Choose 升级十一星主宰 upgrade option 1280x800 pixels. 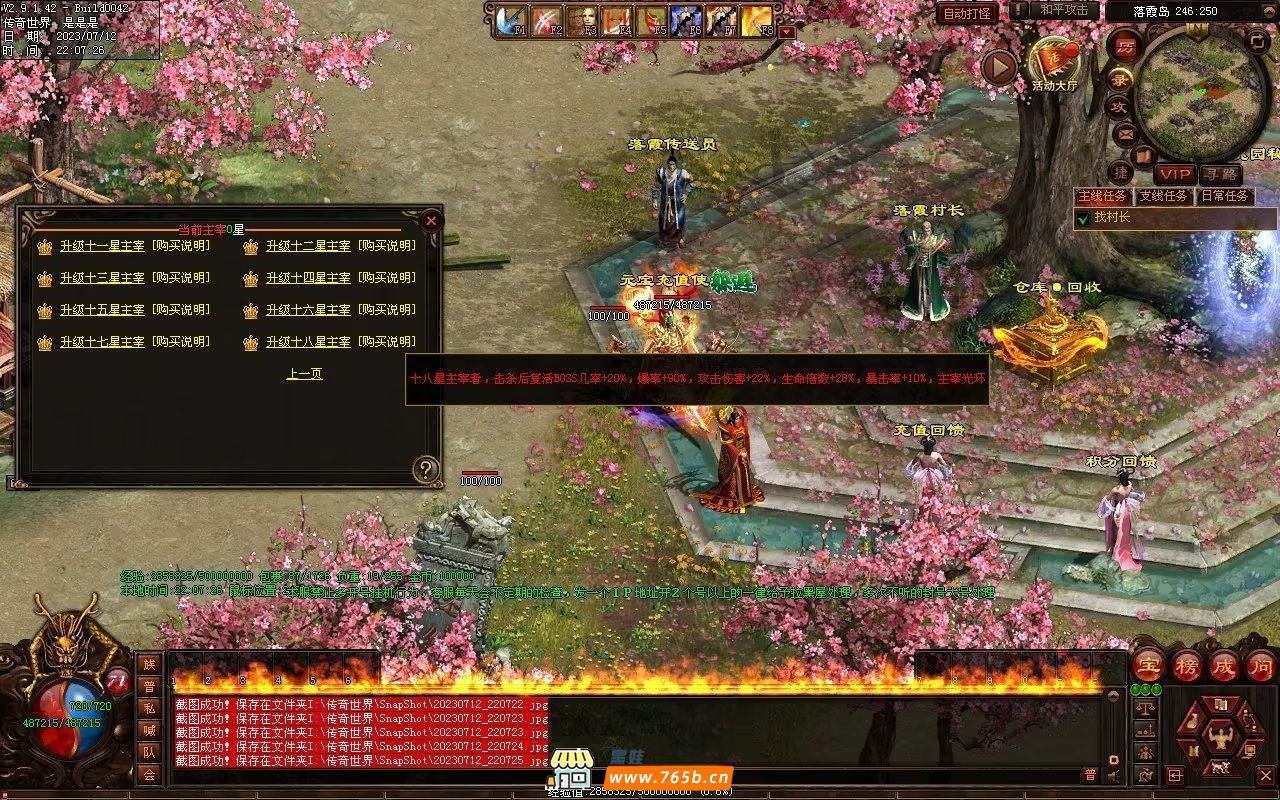102,246
